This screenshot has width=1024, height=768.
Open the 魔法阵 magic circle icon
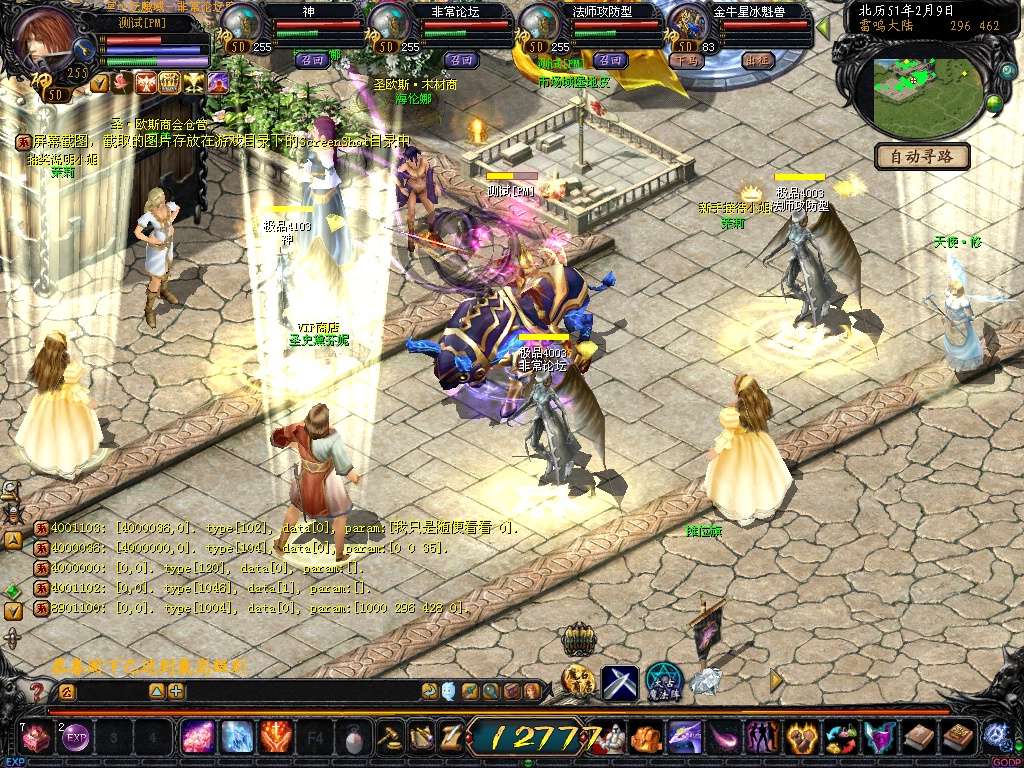pos(663,682)
